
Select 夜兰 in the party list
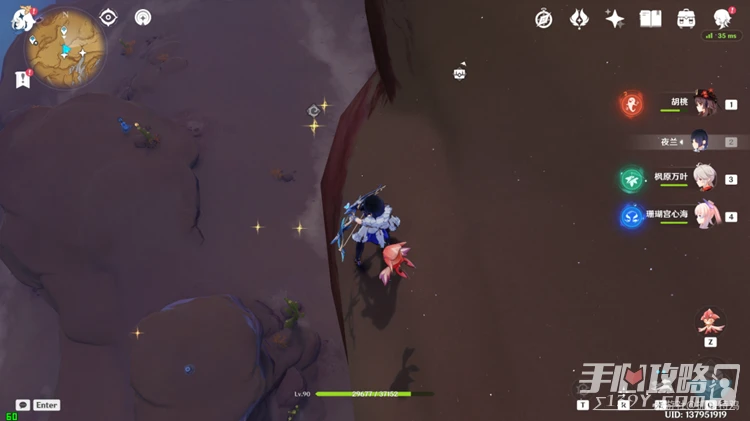(701, 141)
